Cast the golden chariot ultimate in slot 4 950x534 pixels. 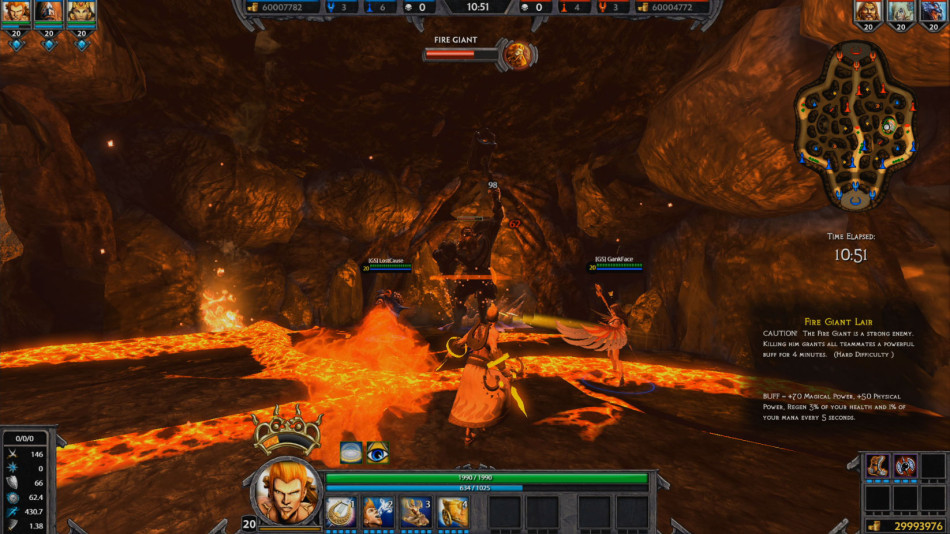coord(452,512)
